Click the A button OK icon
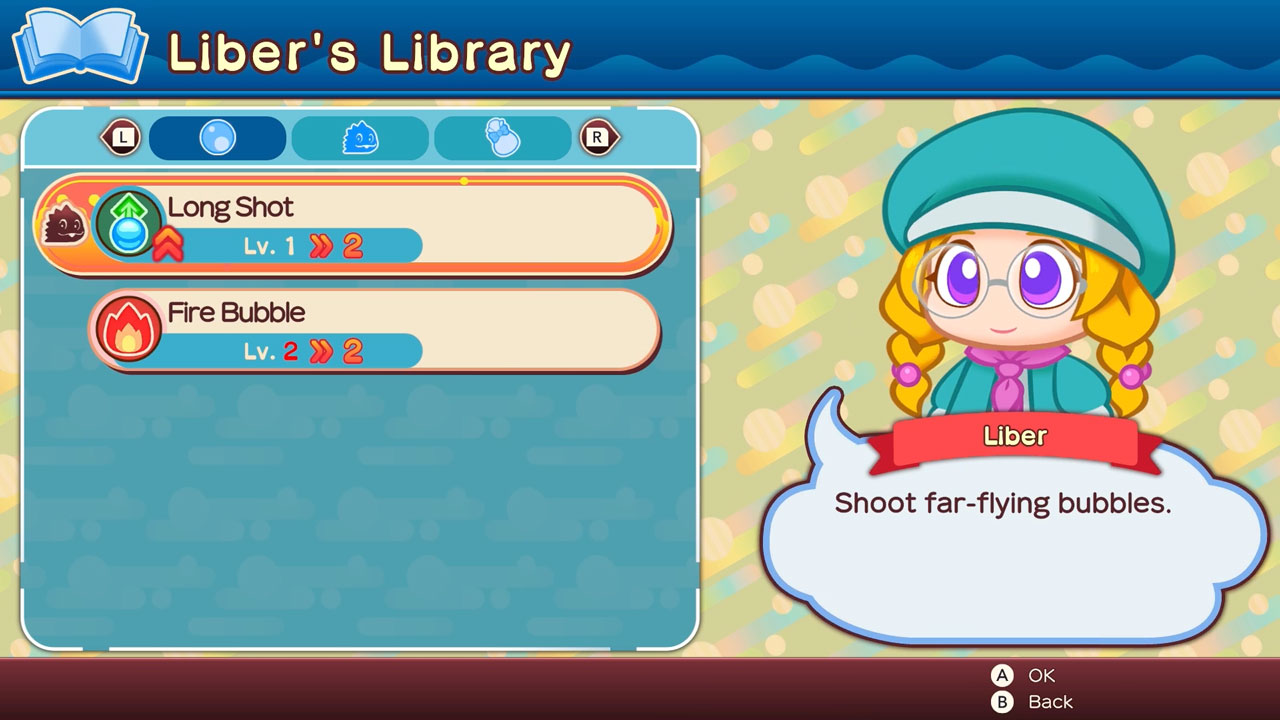 click(1004, 675)
